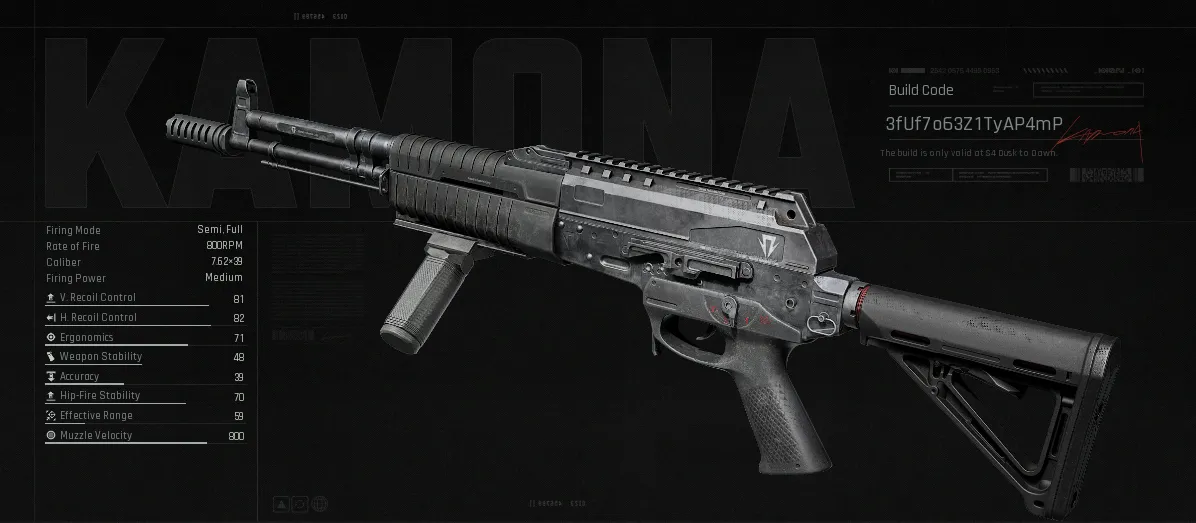
Task: Select the Muzzle Velocity stat row
Action: point(144,436)
